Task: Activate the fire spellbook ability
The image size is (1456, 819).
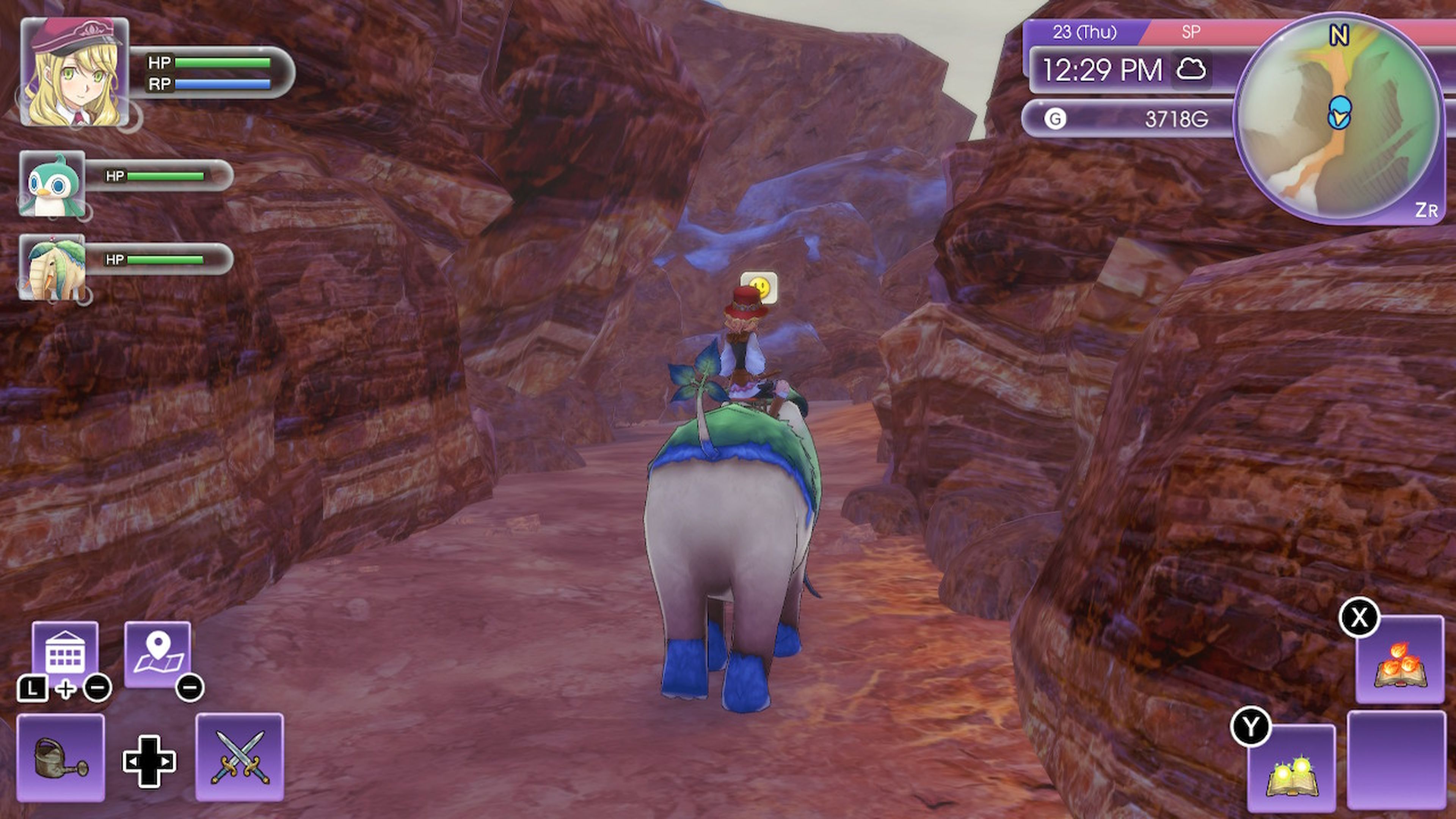Action: click(x=1400, y=660)
